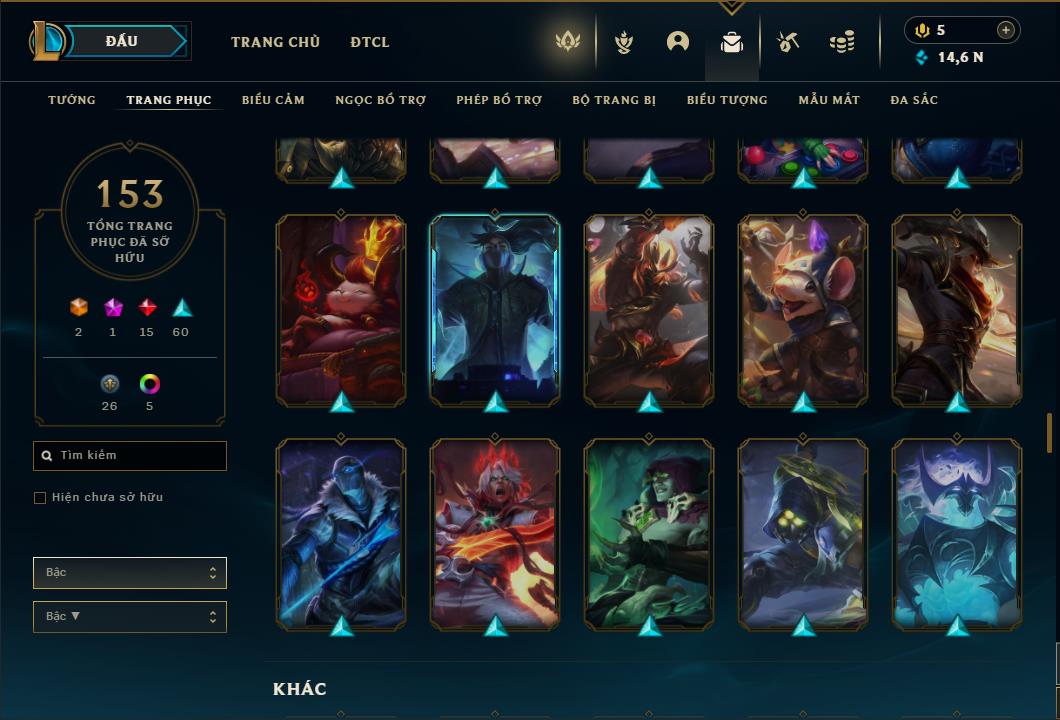Open the hammer loot crafting icon
This screenshot has width=1060, height=720.
point(788,42)
